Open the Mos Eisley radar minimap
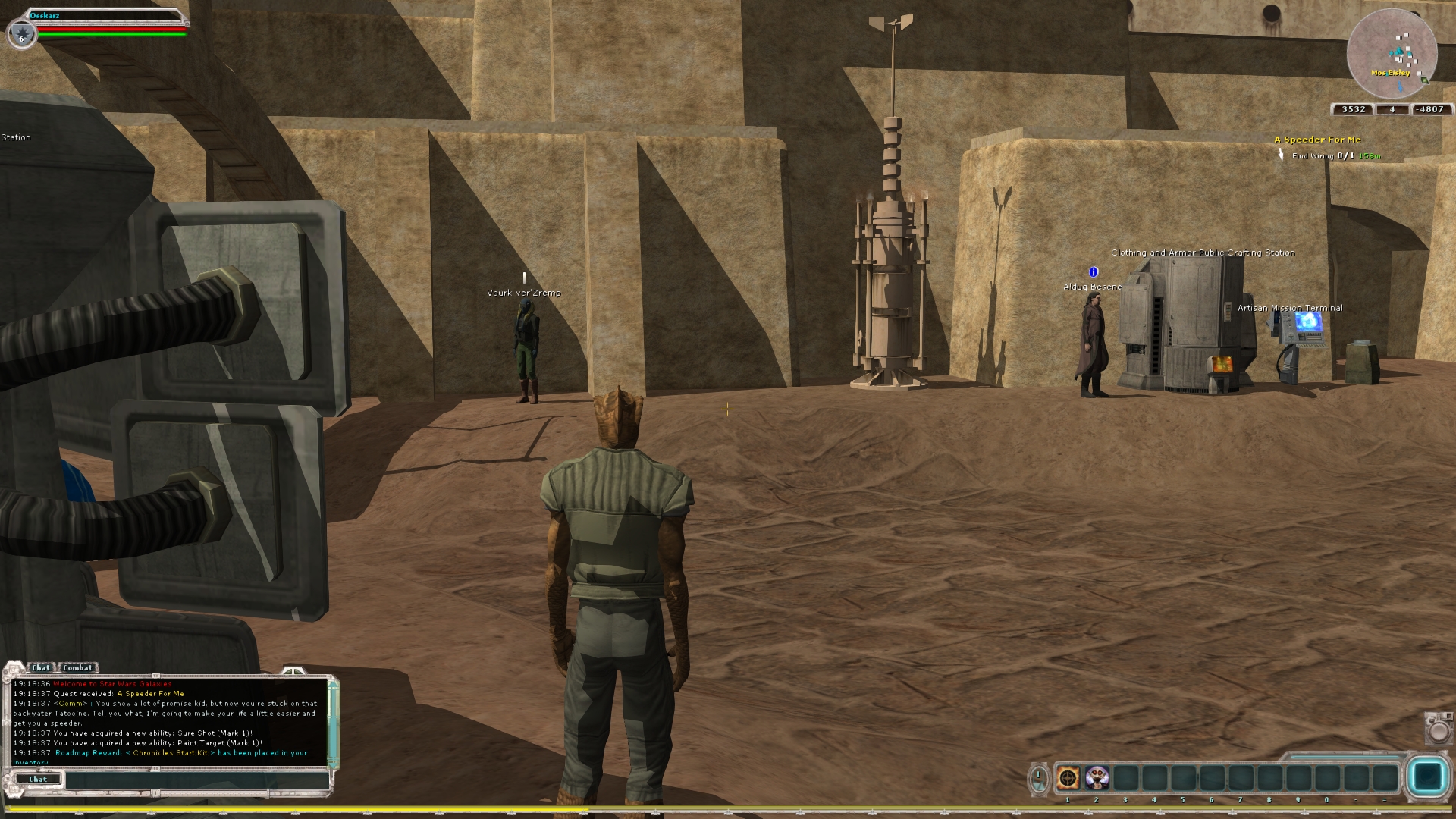1456x819 pixels. coord(1392,54)
